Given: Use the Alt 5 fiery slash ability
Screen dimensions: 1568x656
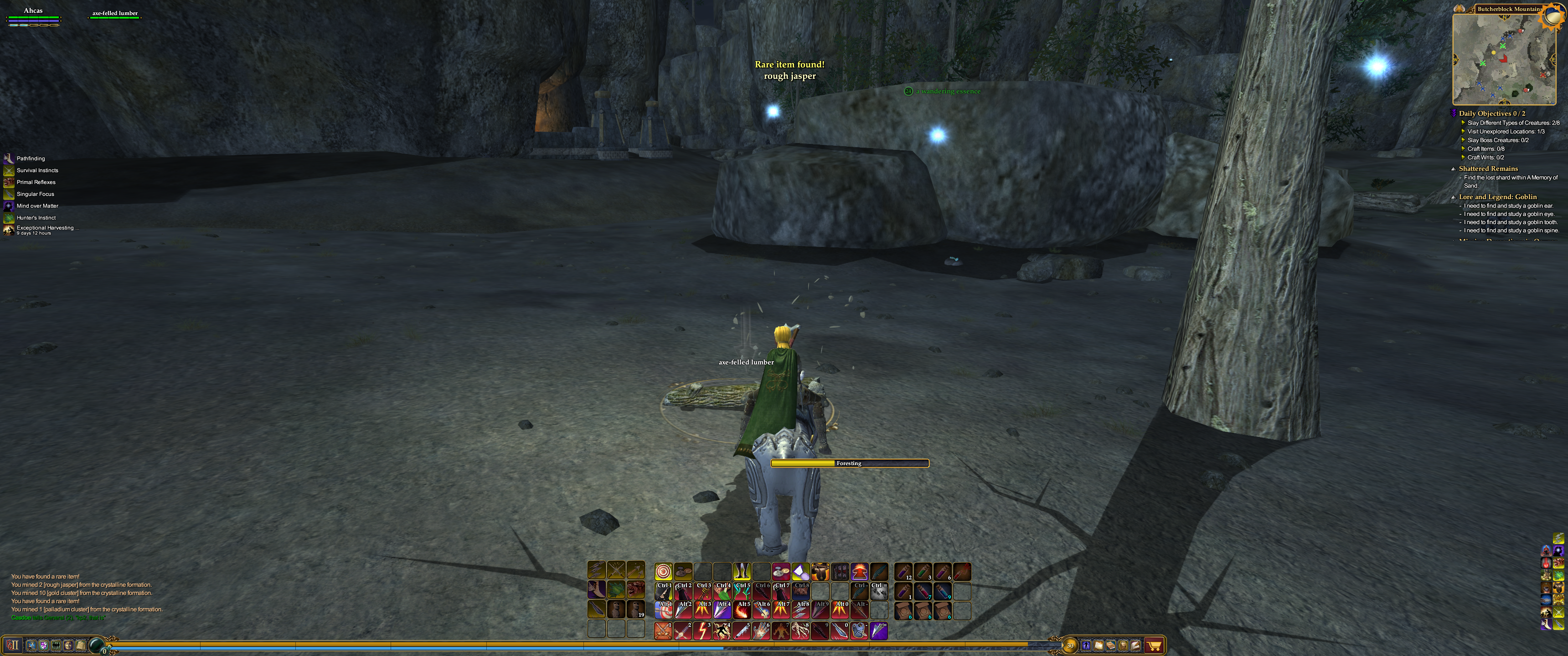Looking at the screenshot, I should (742, 610).
